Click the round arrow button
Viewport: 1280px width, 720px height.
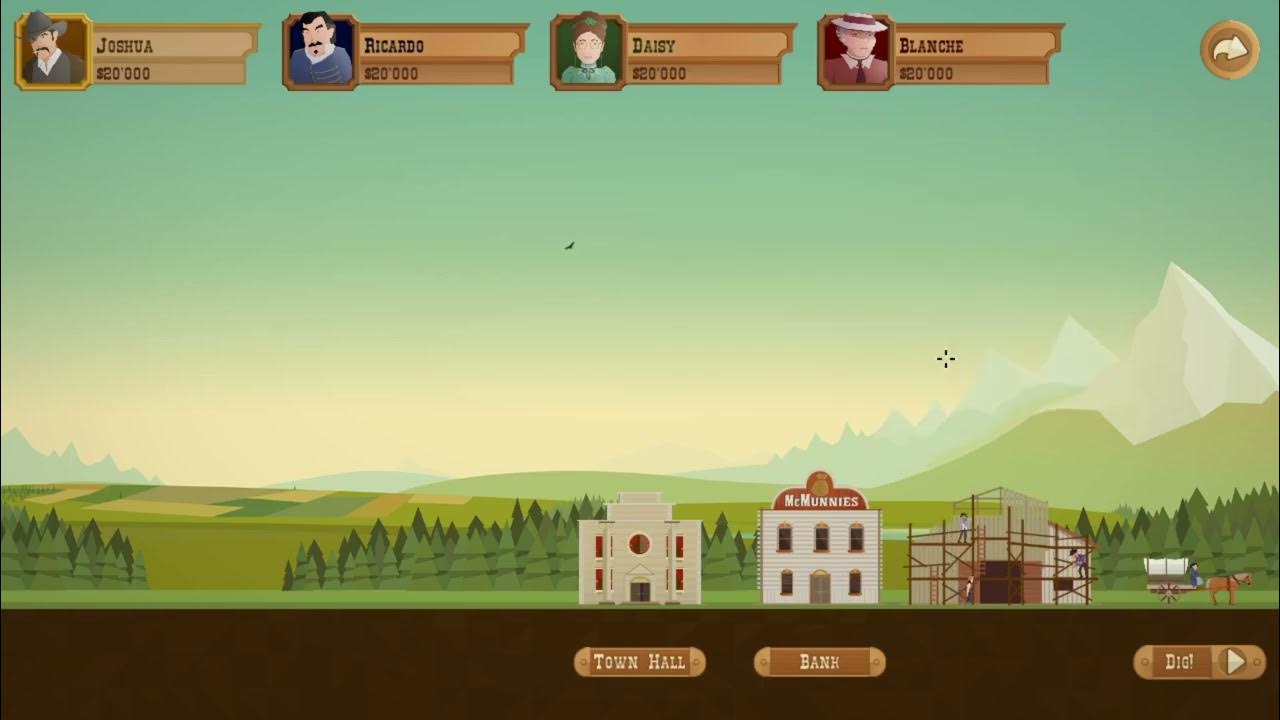pos(1229,50)
